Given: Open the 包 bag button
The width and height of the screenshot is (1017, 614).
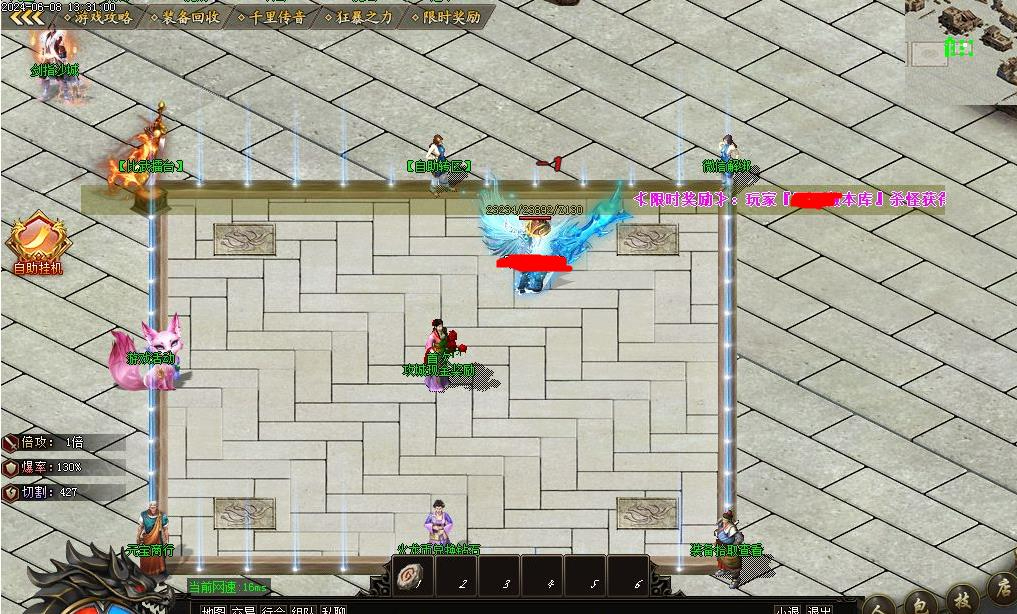Looking at the screenshot, I should [920, 603].
